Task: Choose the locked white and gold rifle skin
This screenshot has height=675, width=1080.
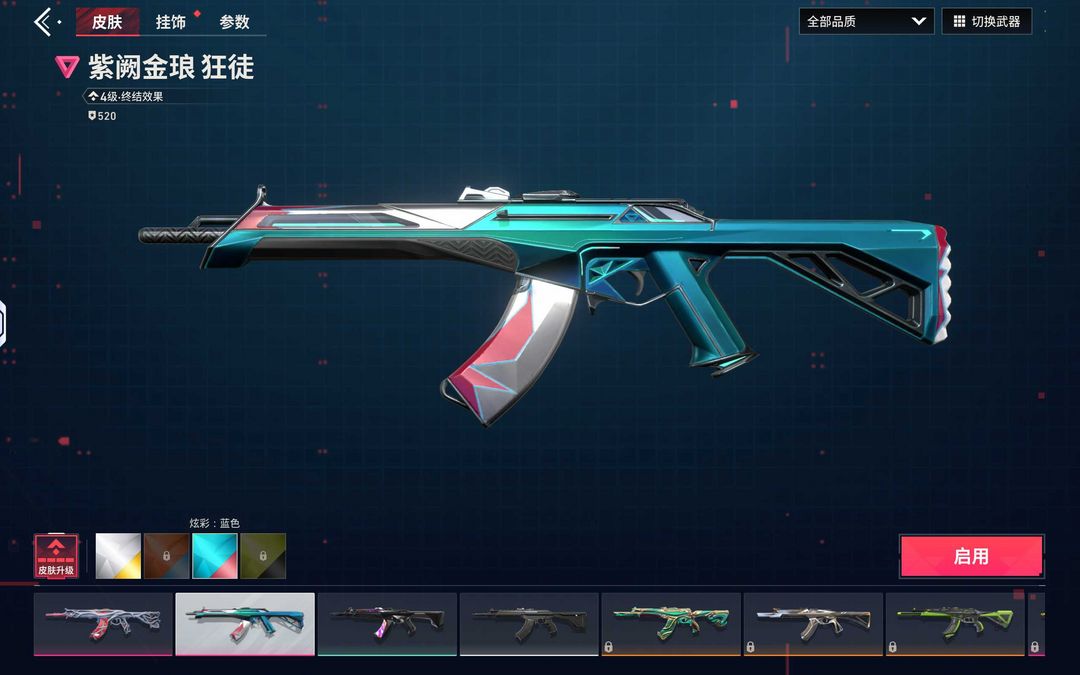Action: 813,624
